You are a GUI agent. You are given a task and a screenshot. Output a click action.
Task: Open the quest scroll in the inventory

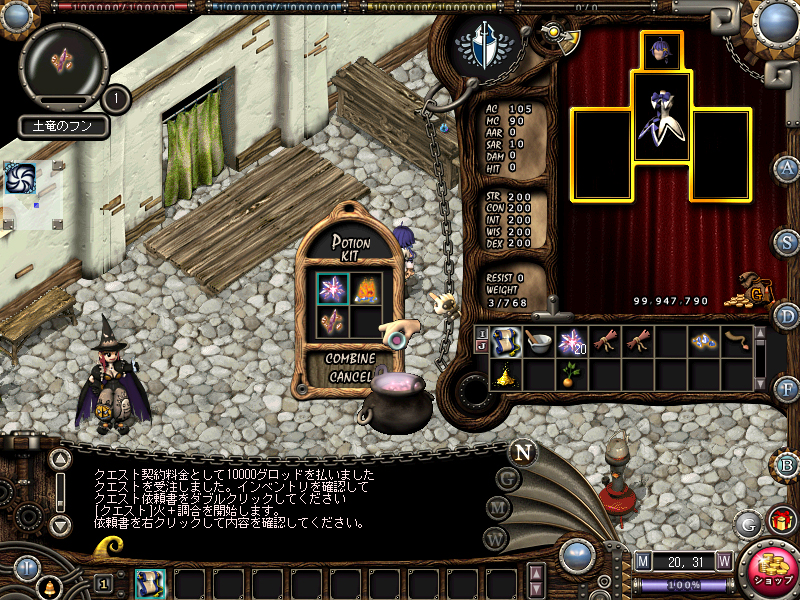tap(506, 343)
